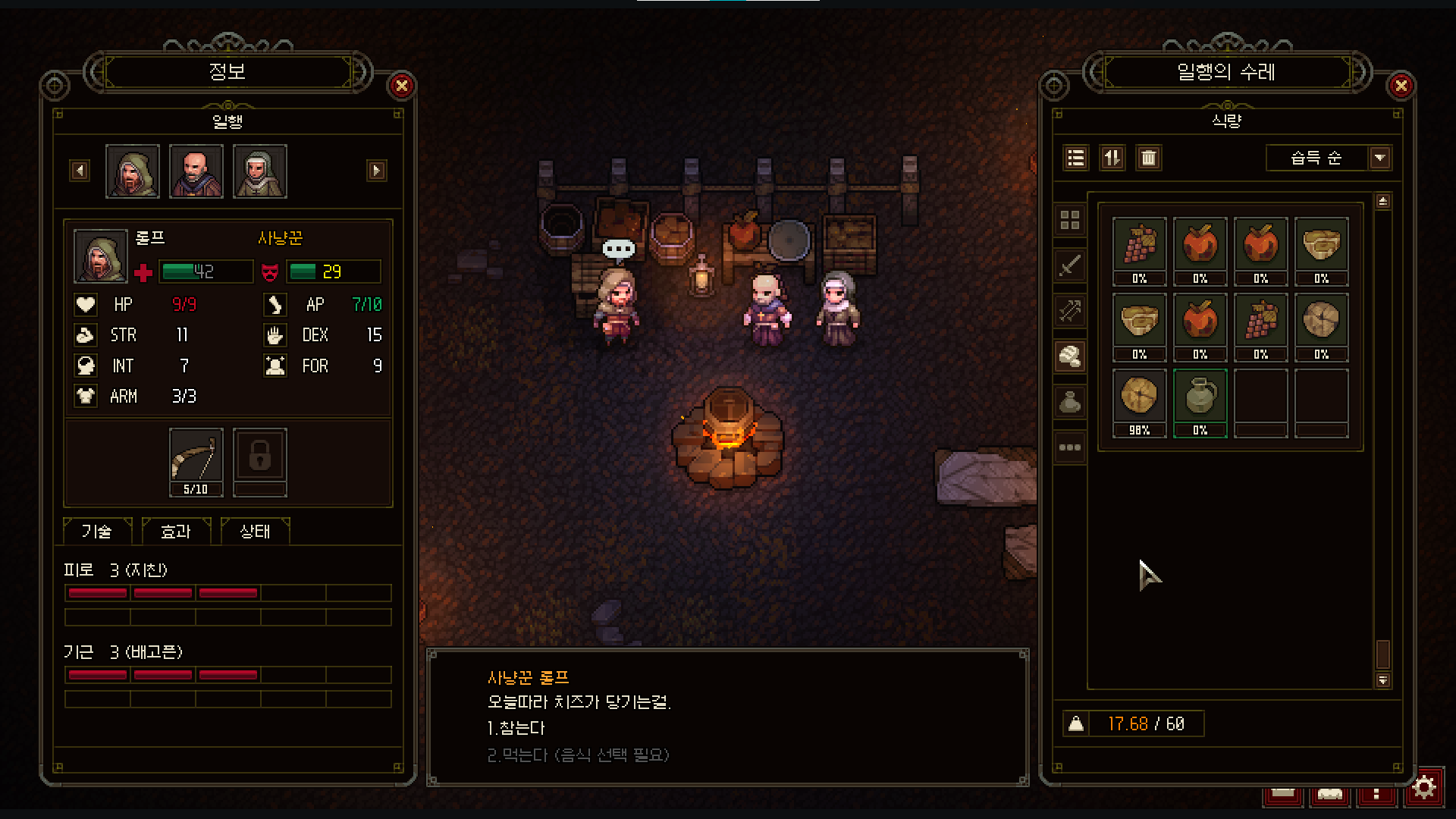Select the nun party portrait
The image size is (1456, 819).
259,171
